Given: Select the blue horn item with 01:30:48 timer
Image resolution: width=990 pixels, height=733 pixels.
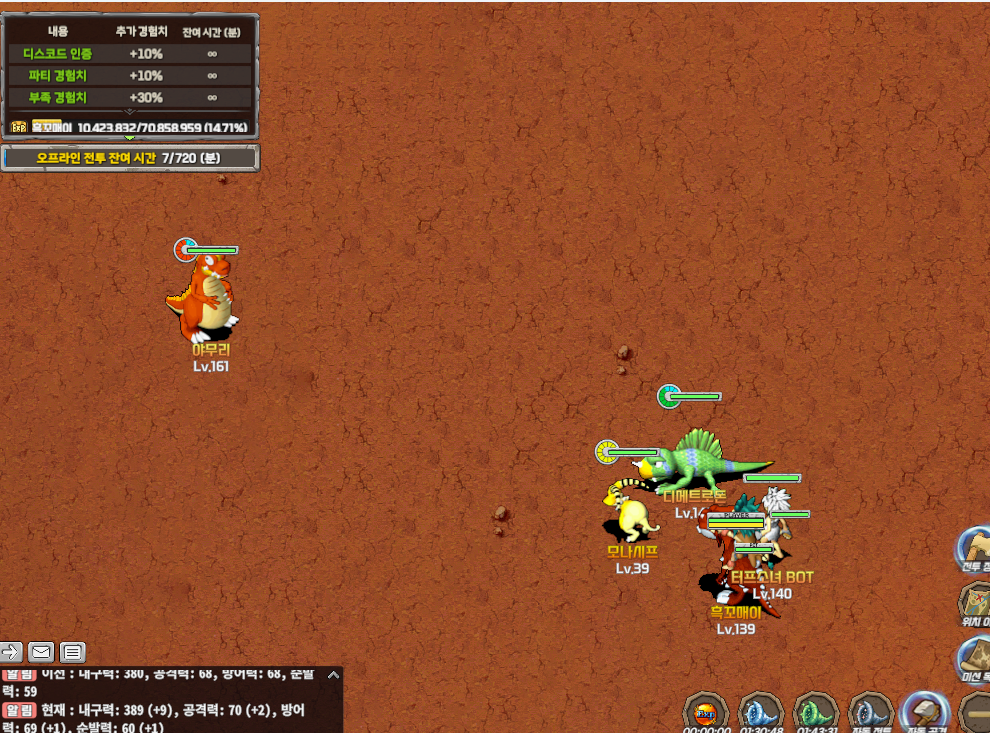Looking at the screenshot, I should click(x=760, y=713).
